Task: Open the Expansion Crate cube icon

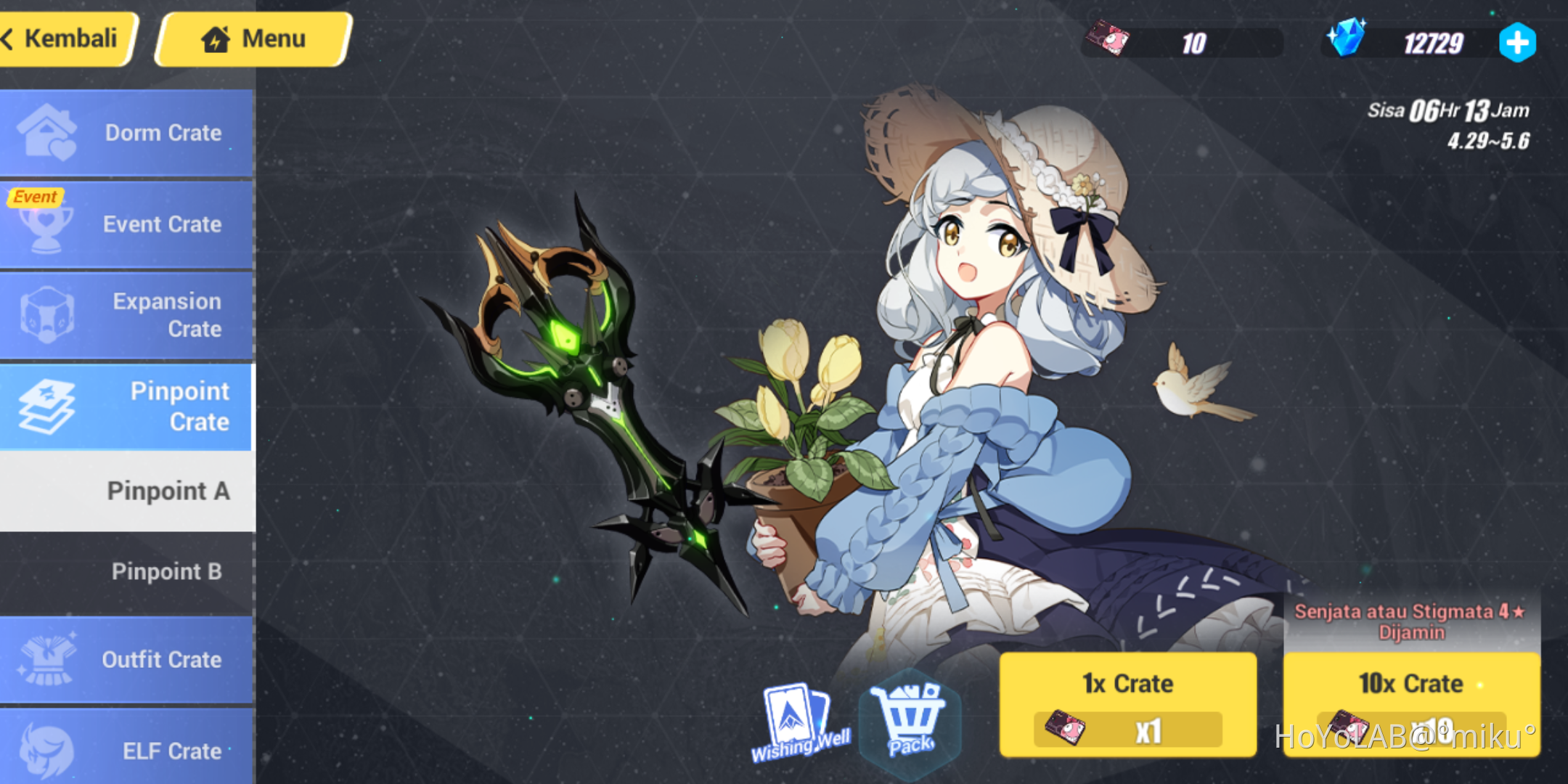Action: point(127,314)
